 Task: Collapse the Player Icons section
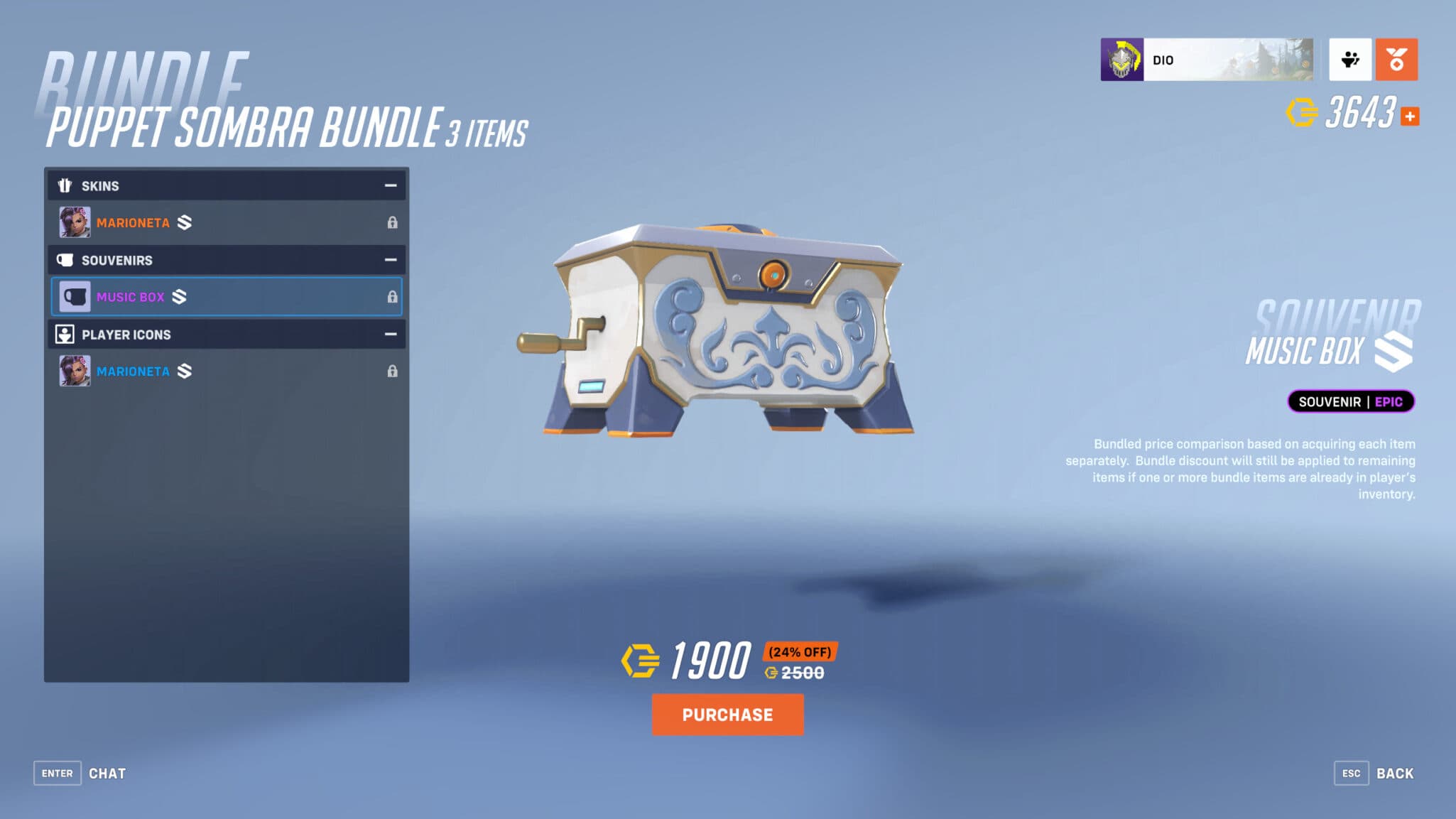(389, 334)
